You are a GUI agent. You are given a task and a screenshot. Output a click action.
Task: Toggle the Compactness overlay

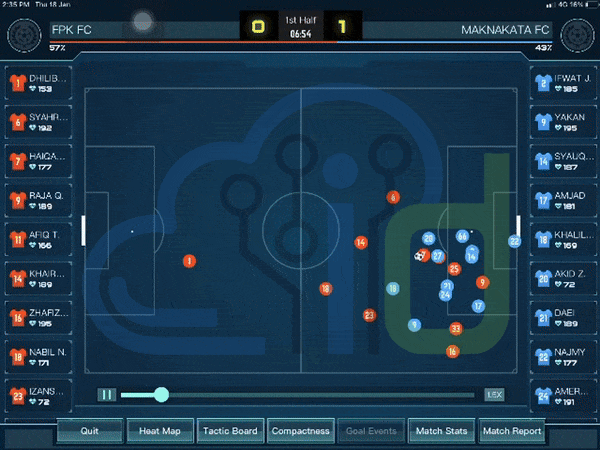point(300,432)
